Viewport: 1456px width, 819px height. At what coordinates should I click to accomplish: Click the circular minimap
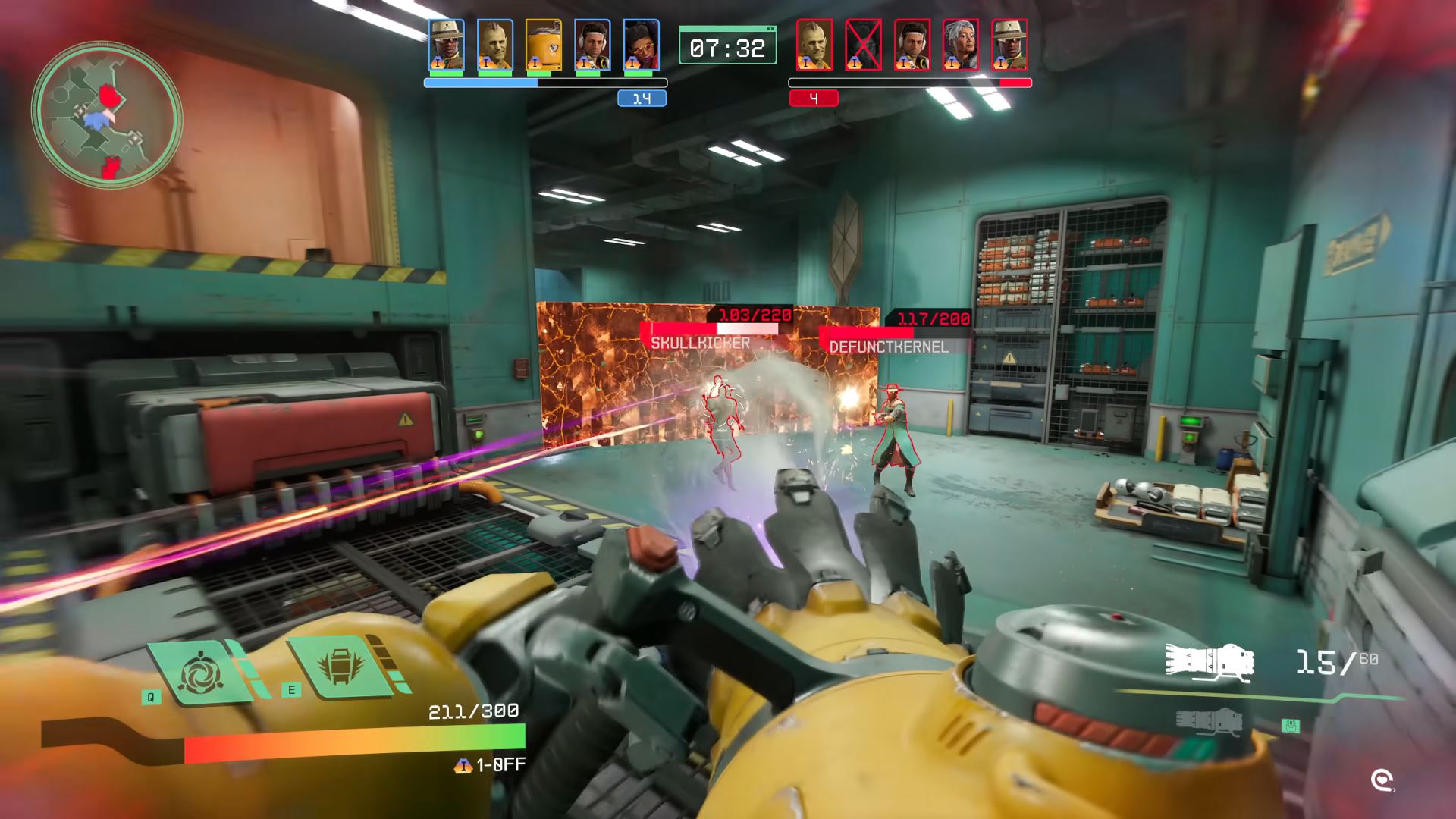tap(106, 115)
